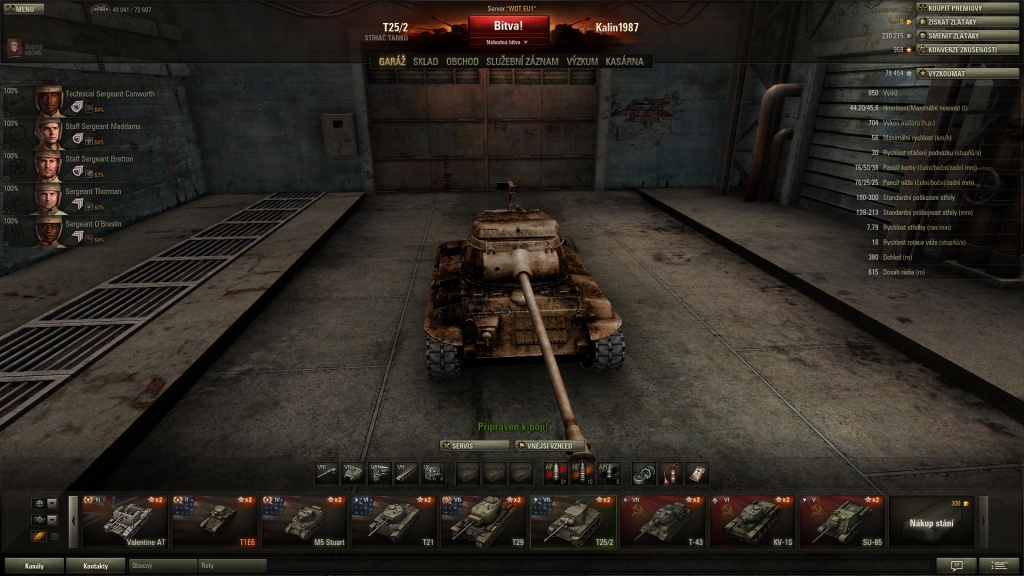Go to the VÝZKUM research tab
The width and height of the screenshot is (1024, 576).
tap(582, 61)
